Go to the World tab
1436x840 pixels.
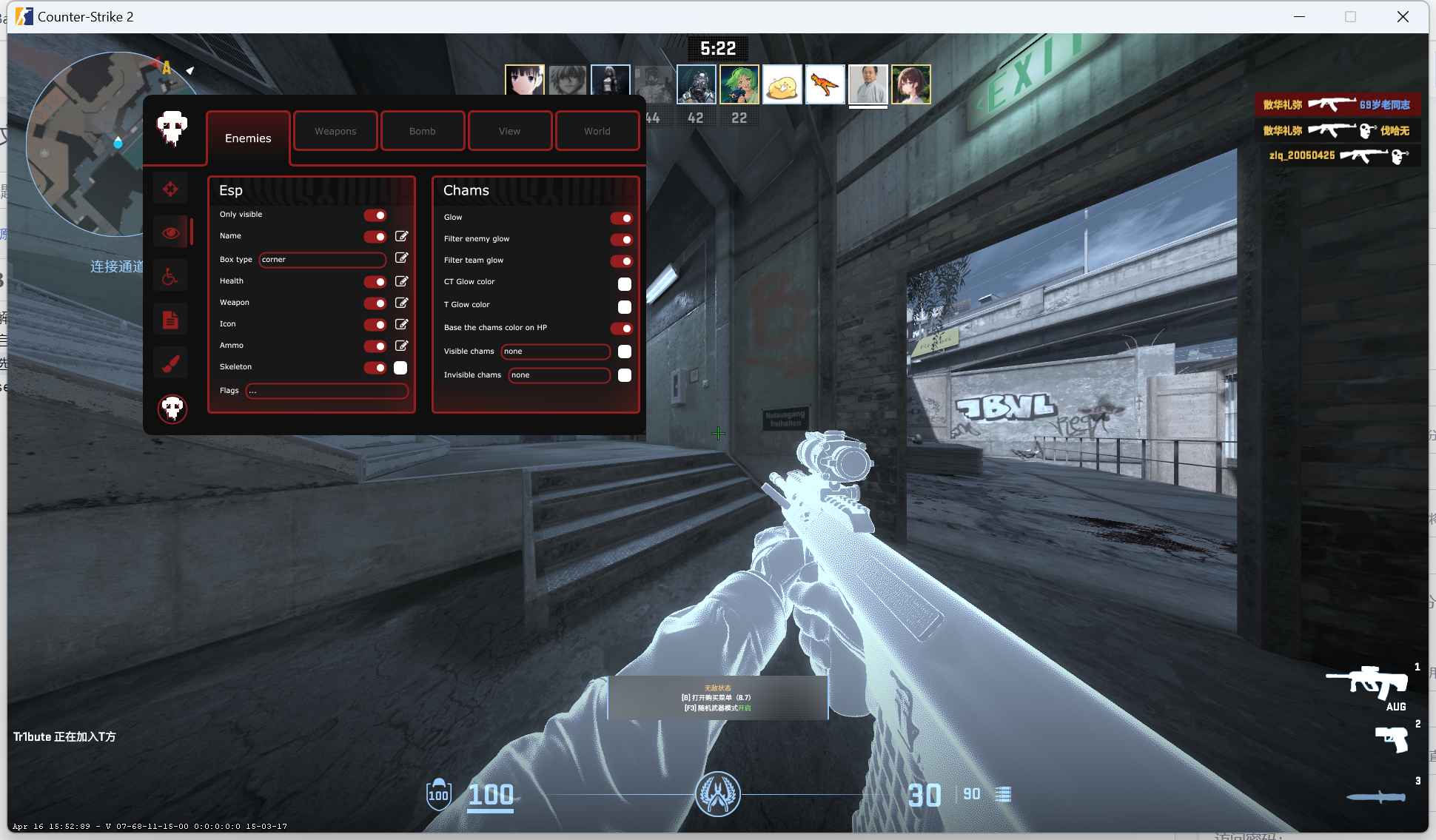pos(597,131)
